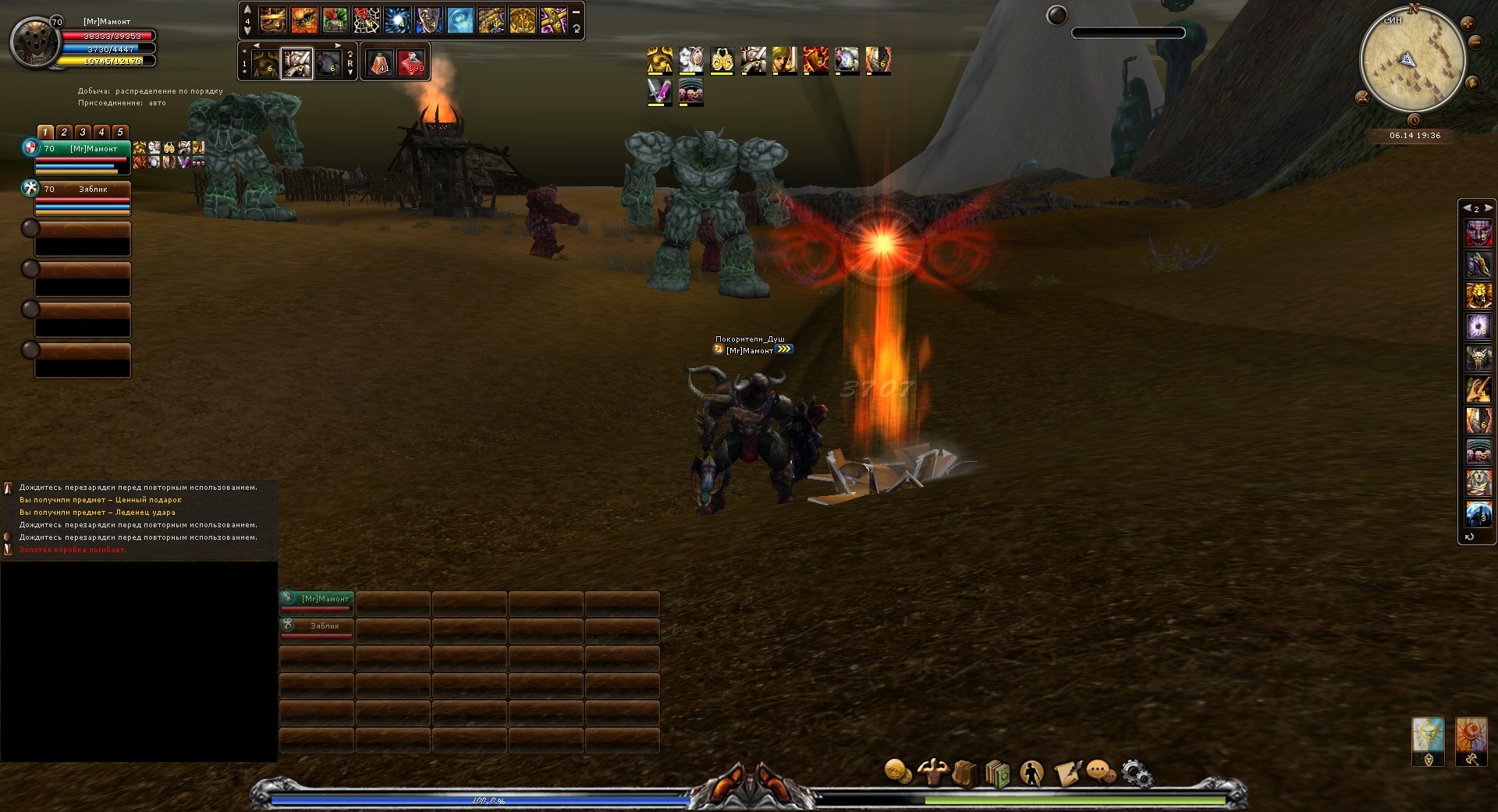The image size is (1498, 812).
Task: Open the chat bubbles social menu
Action: (1100, 773)
